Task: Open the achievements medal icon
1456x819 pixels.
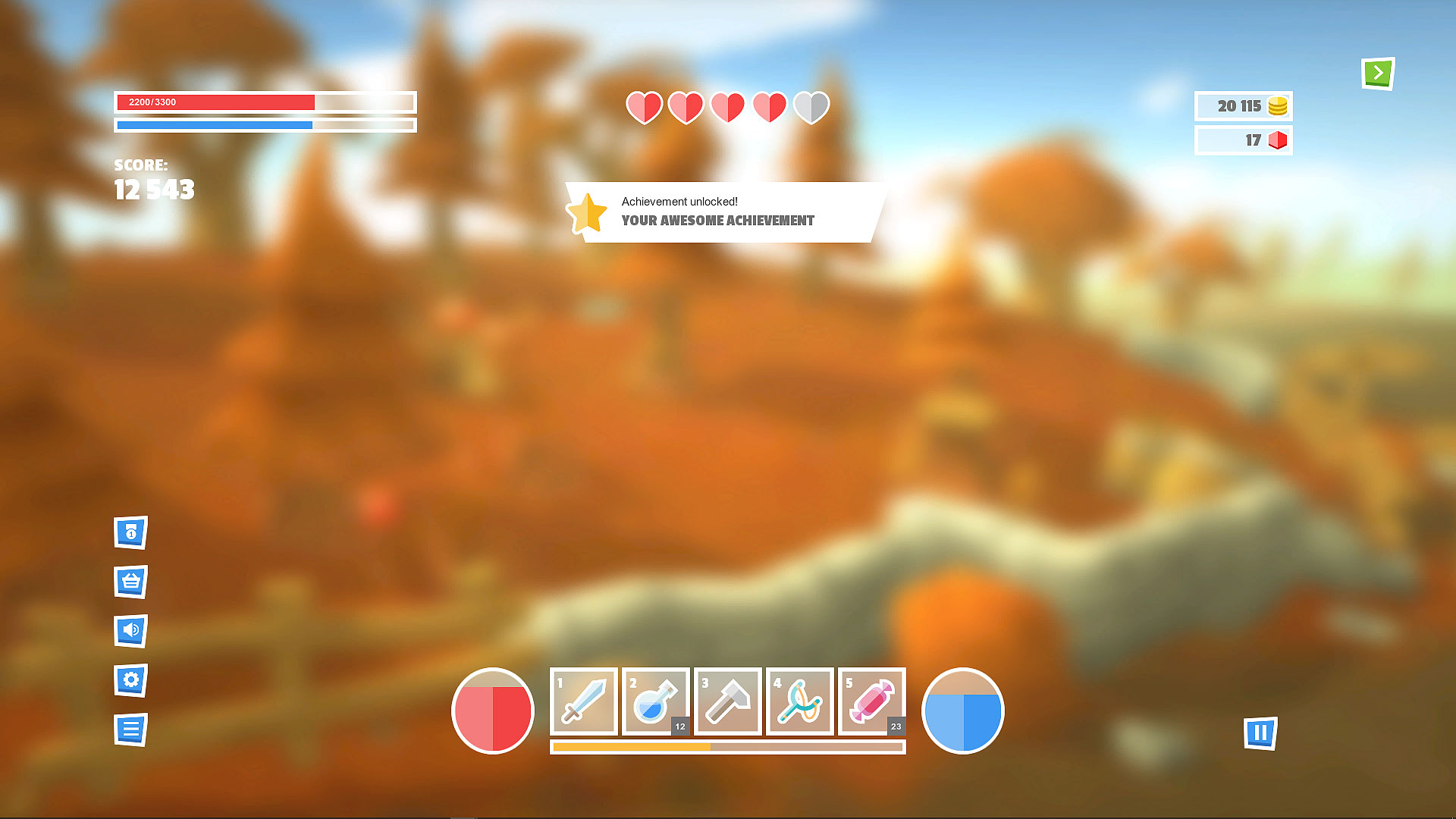Action: [130, 533]
